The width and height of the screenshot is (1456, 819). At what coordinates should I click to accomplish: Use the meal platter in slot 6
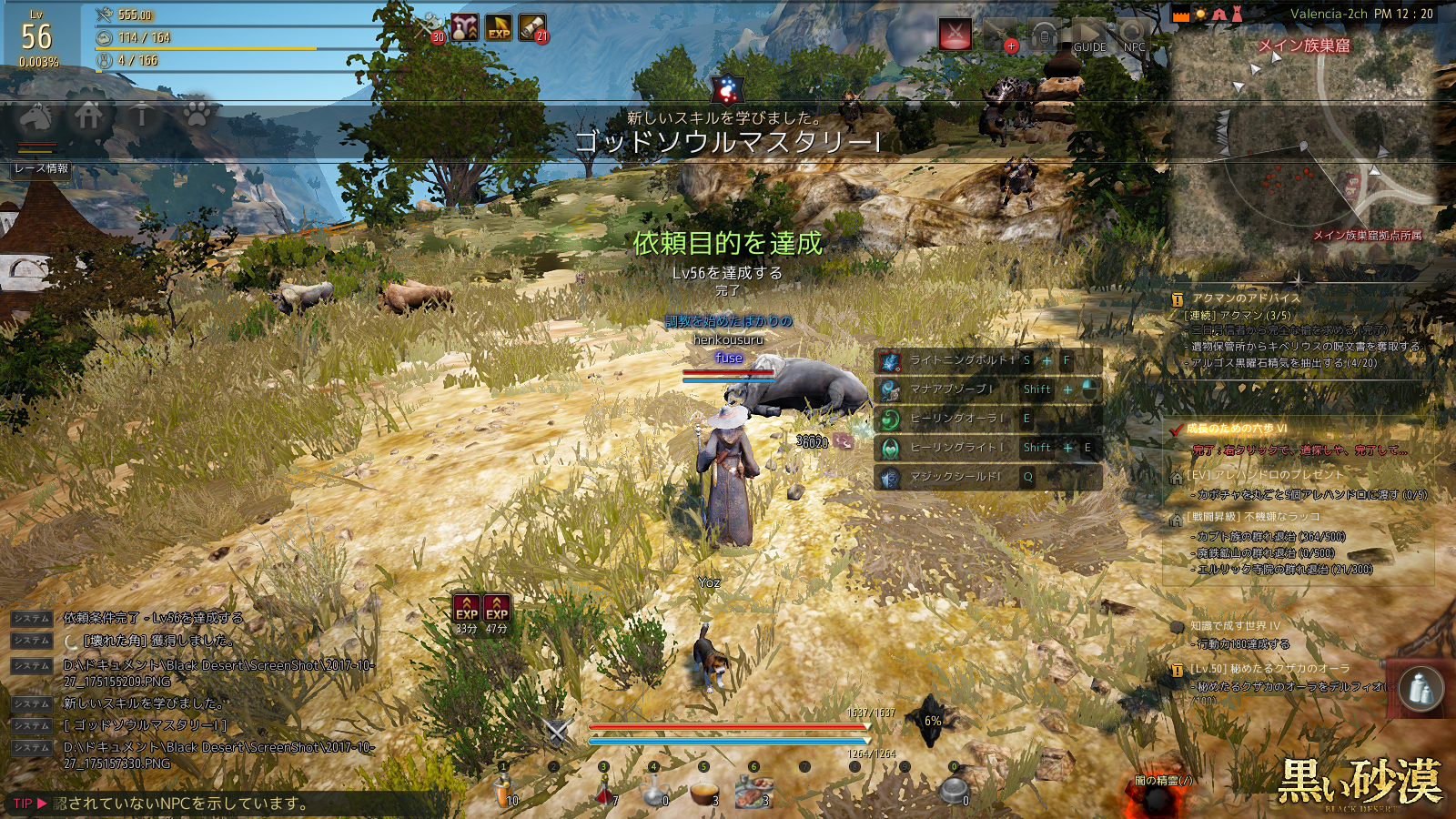(754, 792)
